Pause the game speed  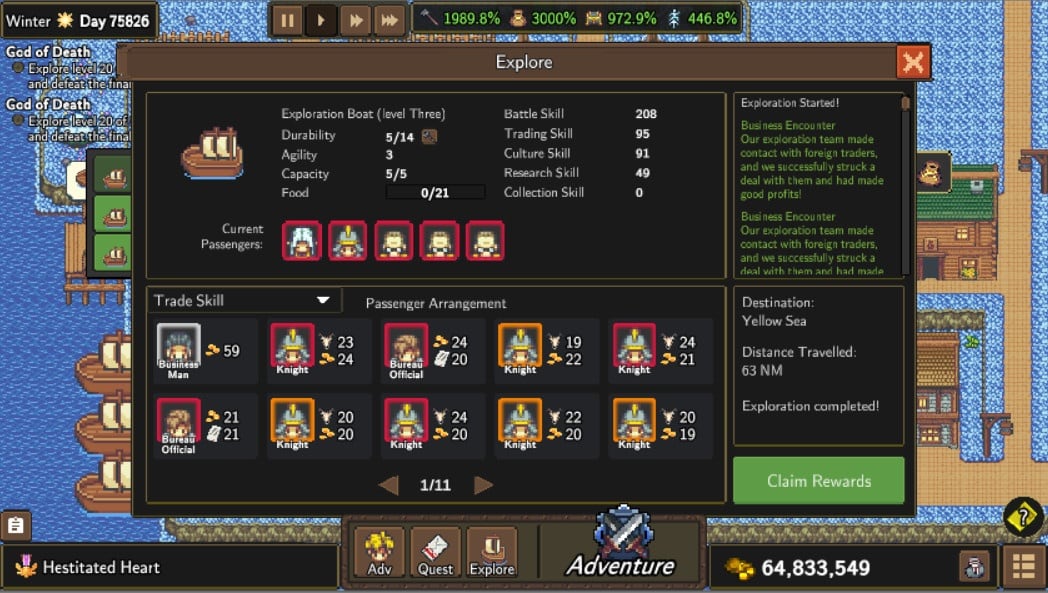286,20
